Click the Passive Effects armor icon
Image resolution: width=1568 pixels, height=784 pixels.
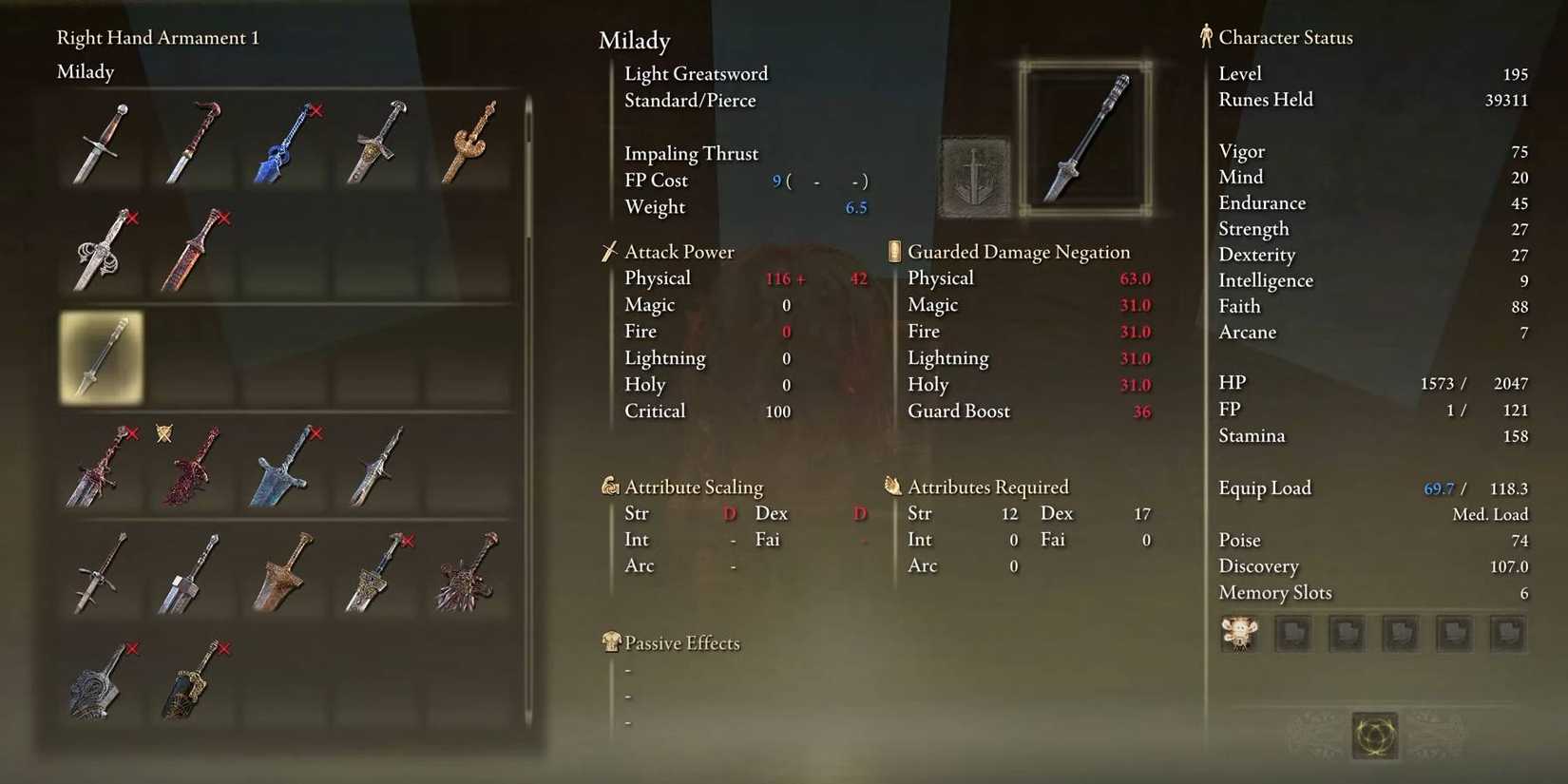coord(611,641)
